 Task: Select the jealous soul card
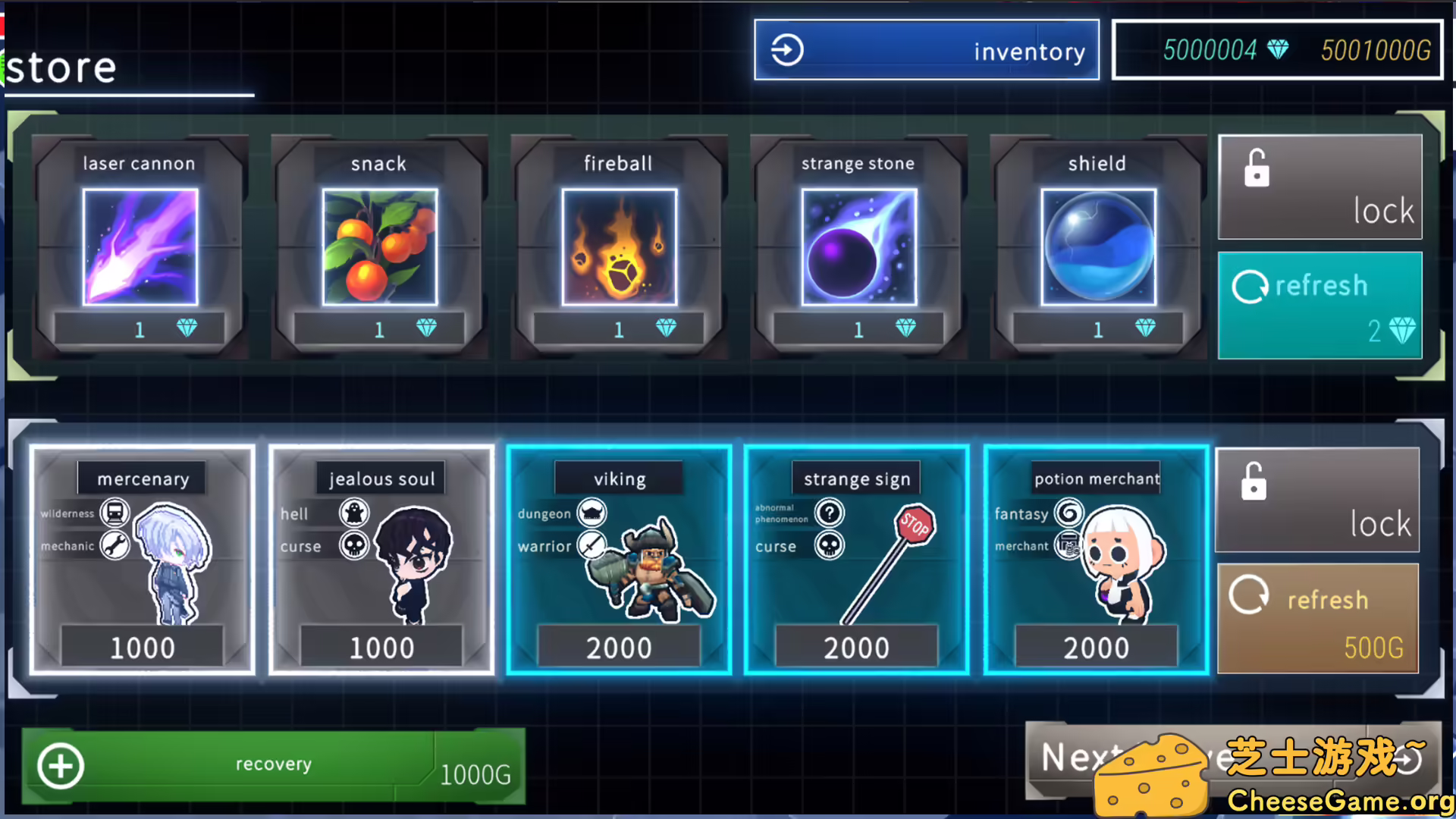click(x=381, y=560)
